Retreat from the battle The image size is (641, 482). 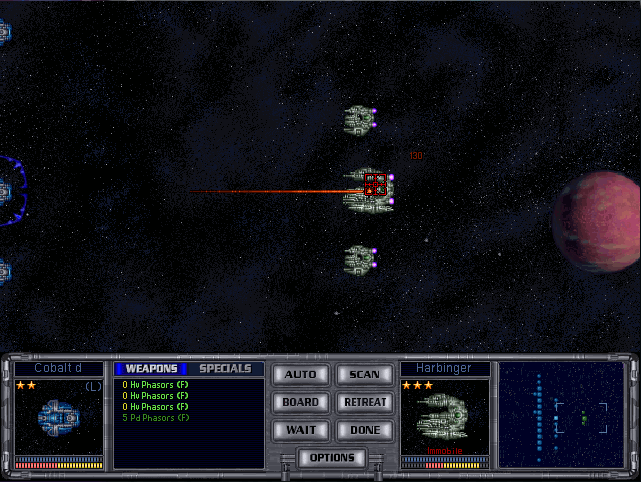(x=364, y=402)
